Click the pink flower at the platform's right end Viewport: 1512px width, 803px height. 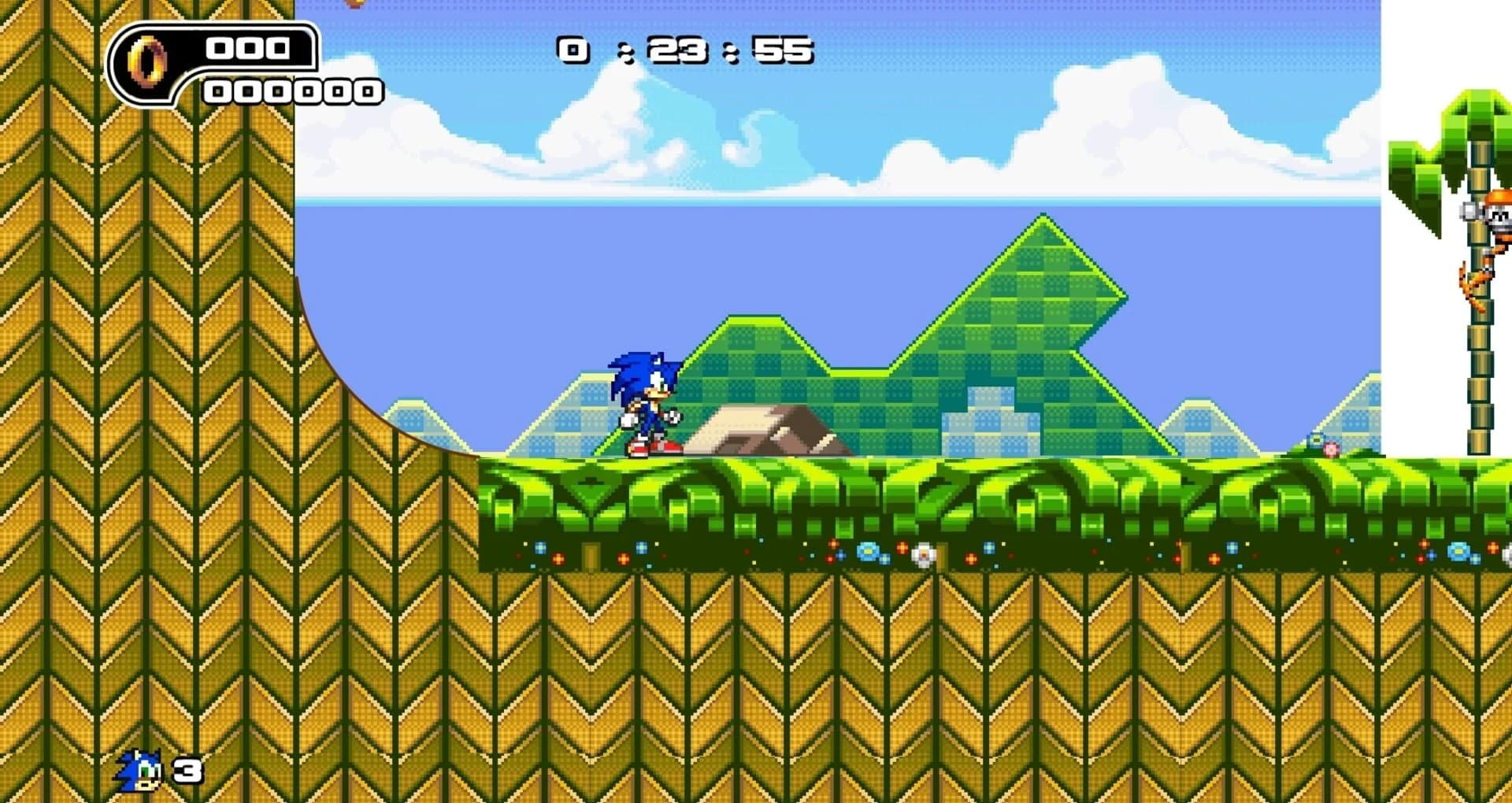[1331, 449]
